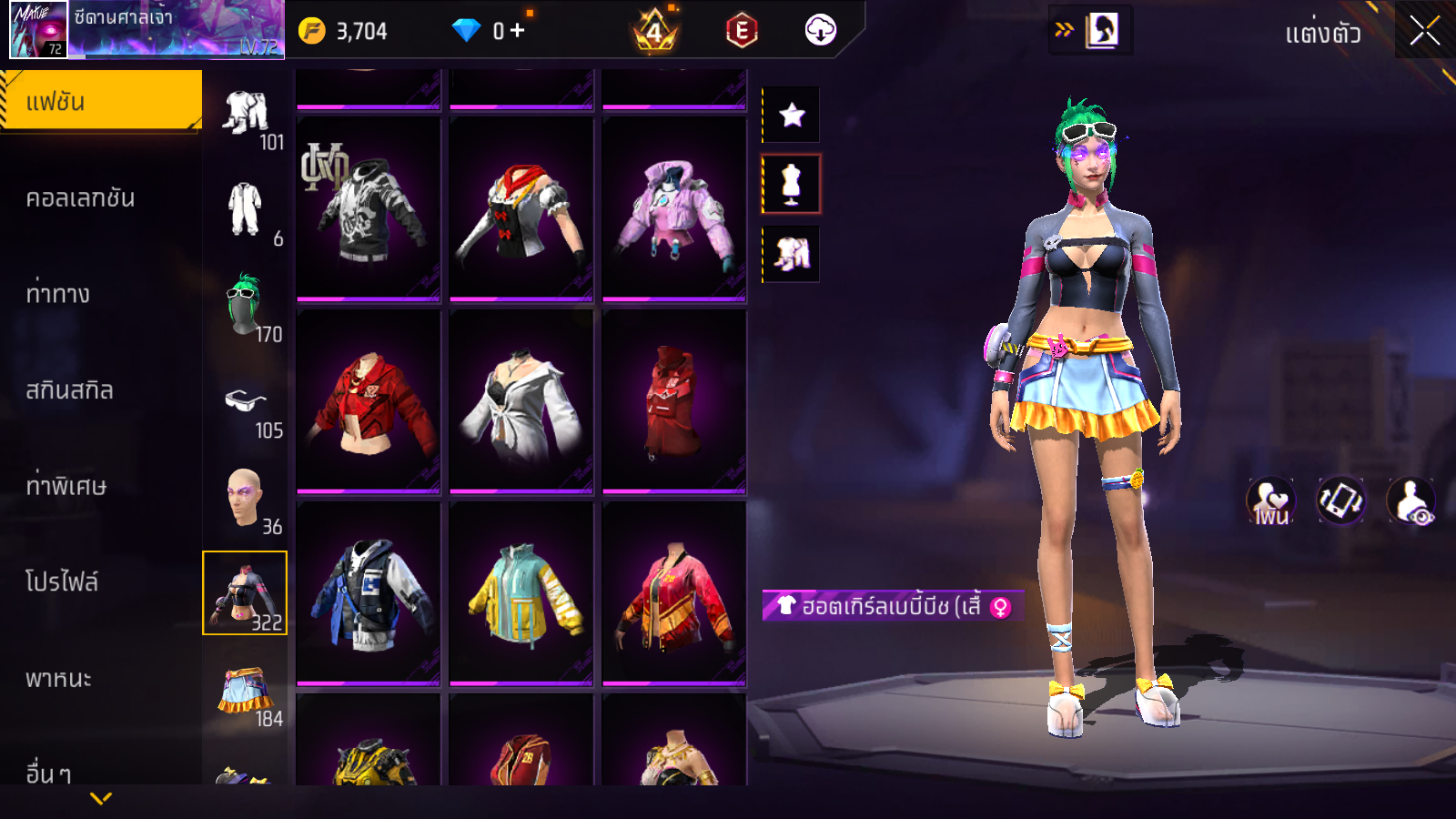Choose the blue skirt bottoms category
This screenshot has height=819, width=1456.
(245, 692)
